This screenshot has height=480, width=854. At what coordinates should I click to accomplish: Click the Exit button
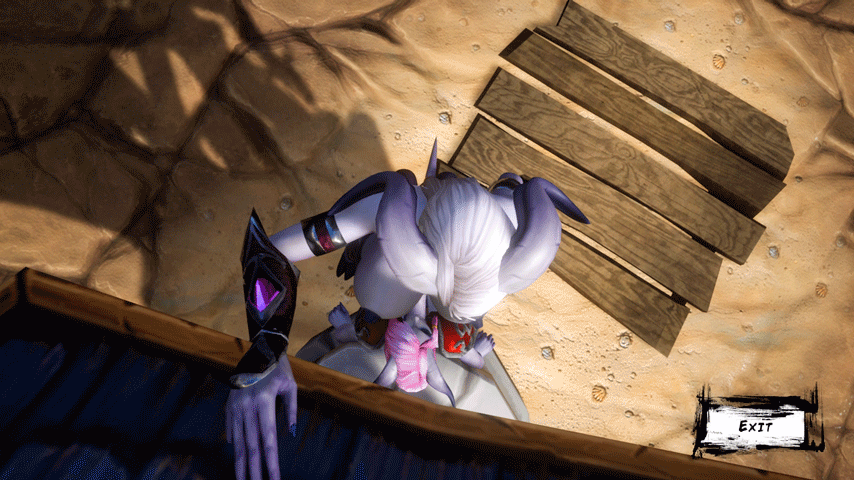(x=755, y=427)
